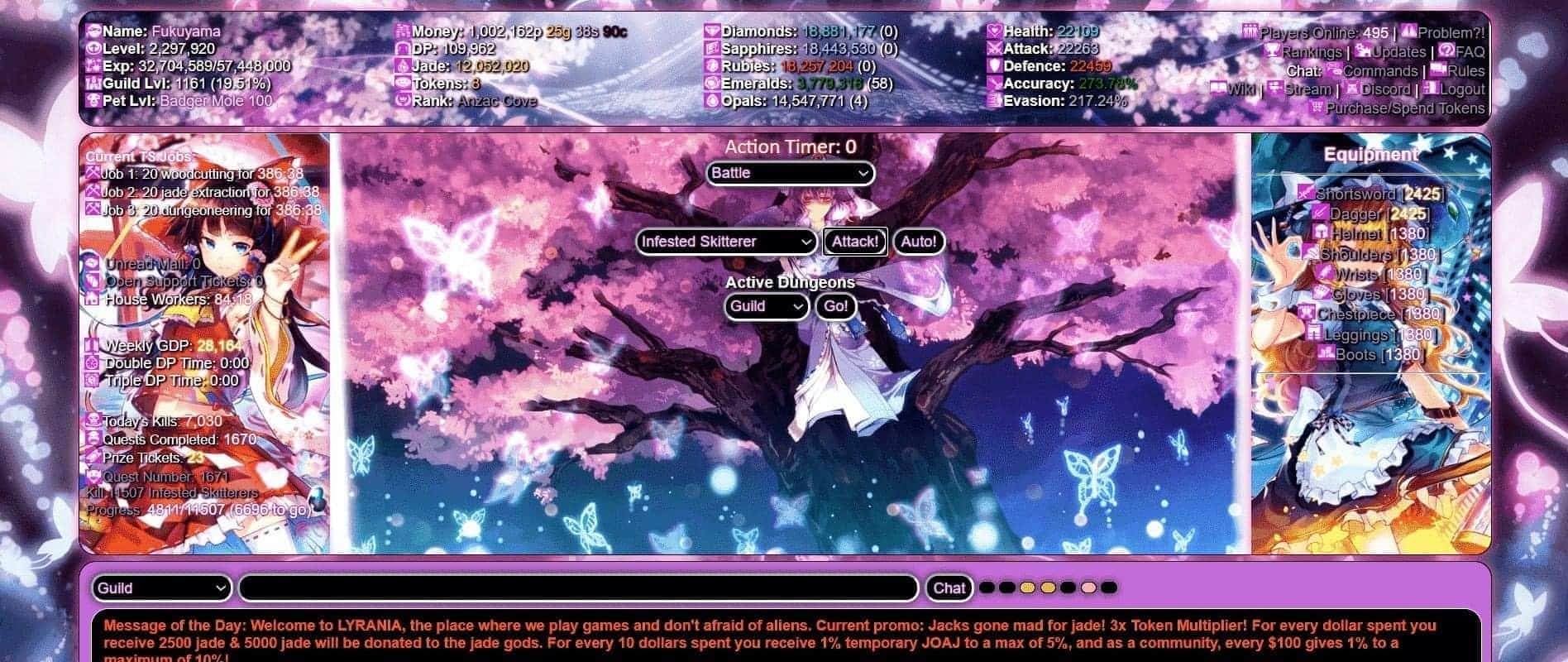Open the Battle action dropdown

pos(789,173)
